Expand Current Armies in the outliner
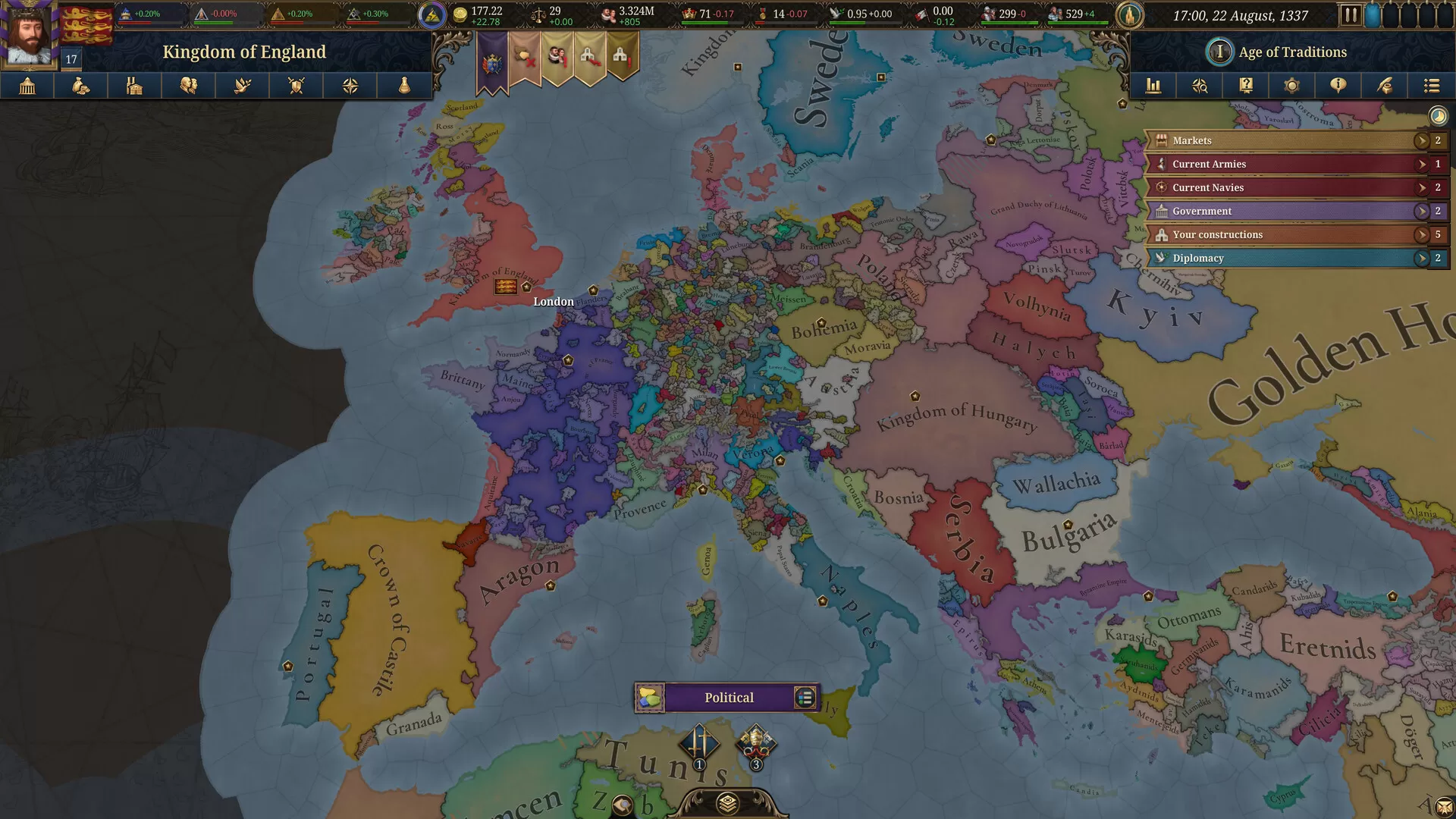1456x819 pixels. point(1423,164)
